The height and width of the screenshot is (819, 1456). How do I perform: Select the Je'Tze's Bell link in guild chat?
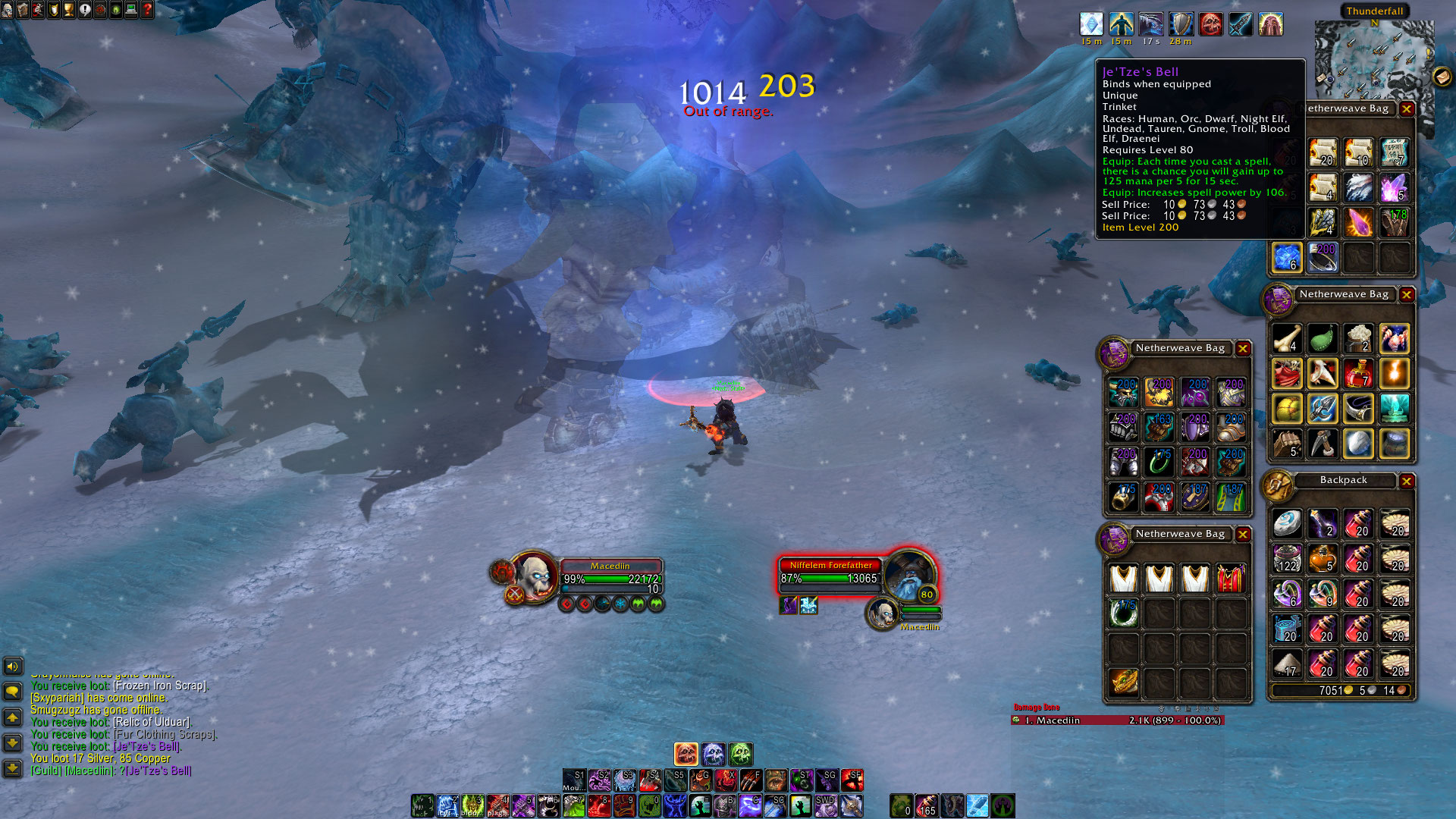(158, 770)
